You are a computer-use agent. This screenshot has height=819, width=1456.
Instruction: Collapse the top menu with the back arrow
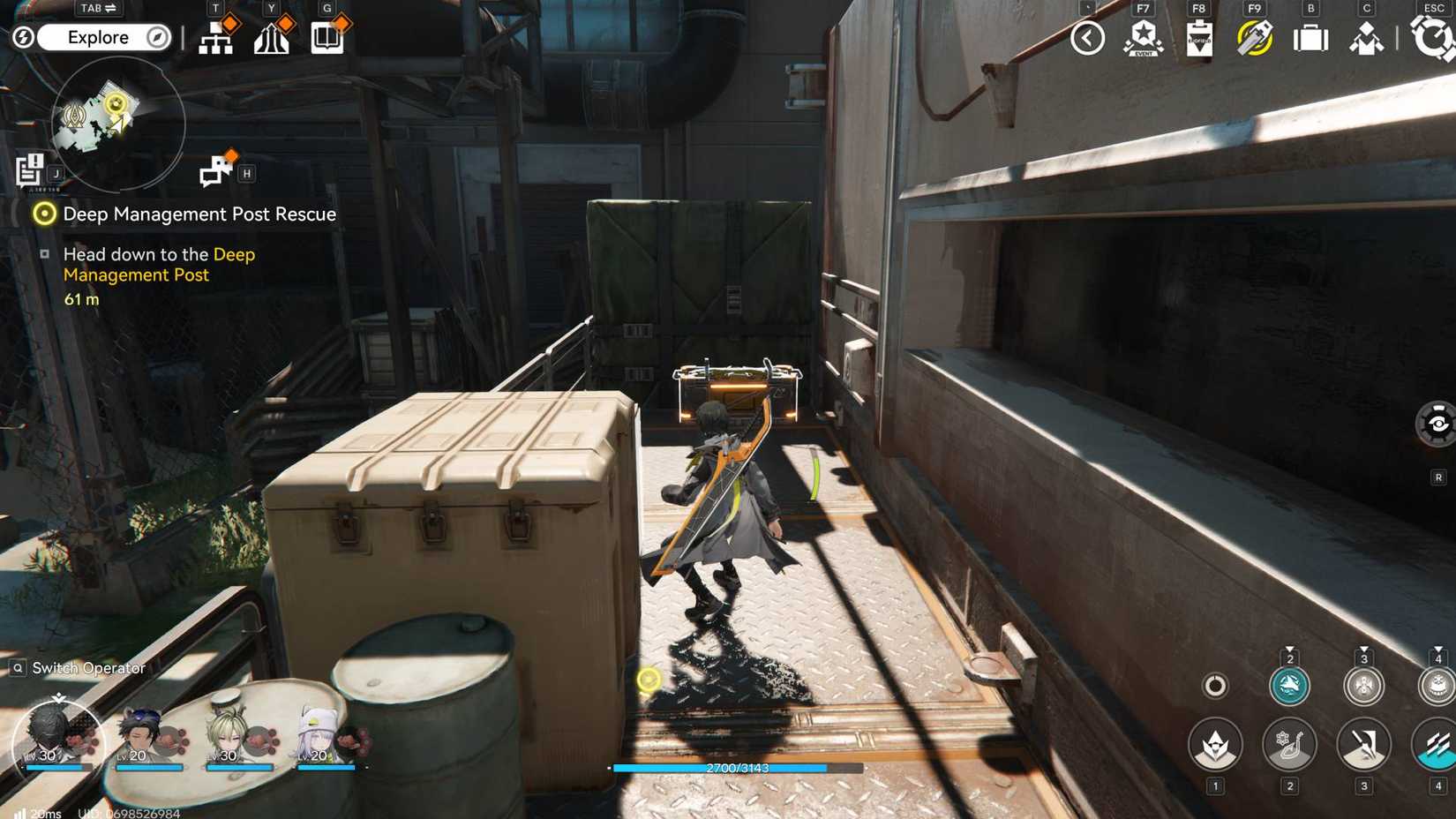coord(1087,38)
